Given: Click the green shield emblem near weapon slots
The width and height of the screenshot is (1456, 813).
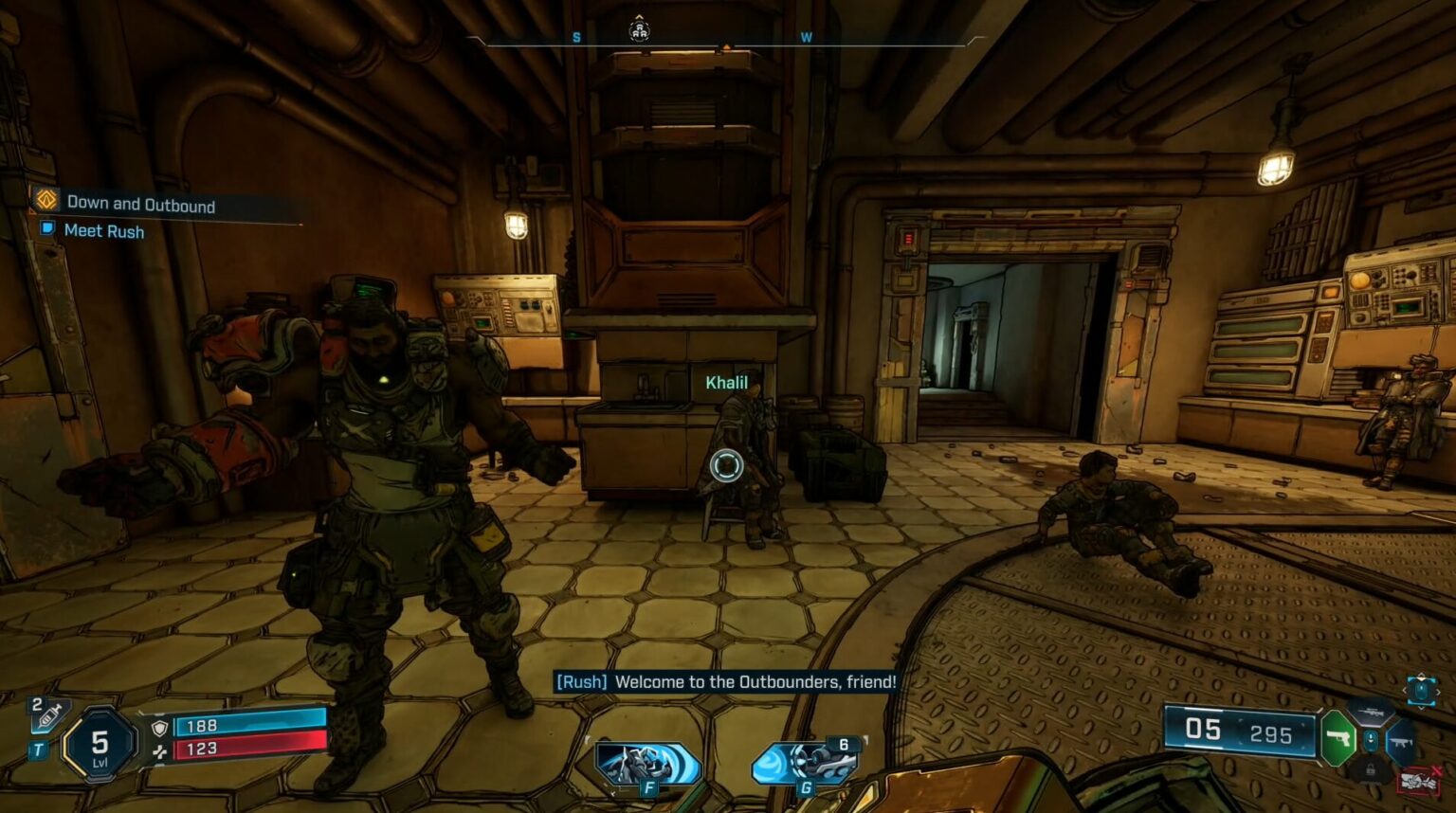Looking at the screenshot, I should [x=1338, y=738].
